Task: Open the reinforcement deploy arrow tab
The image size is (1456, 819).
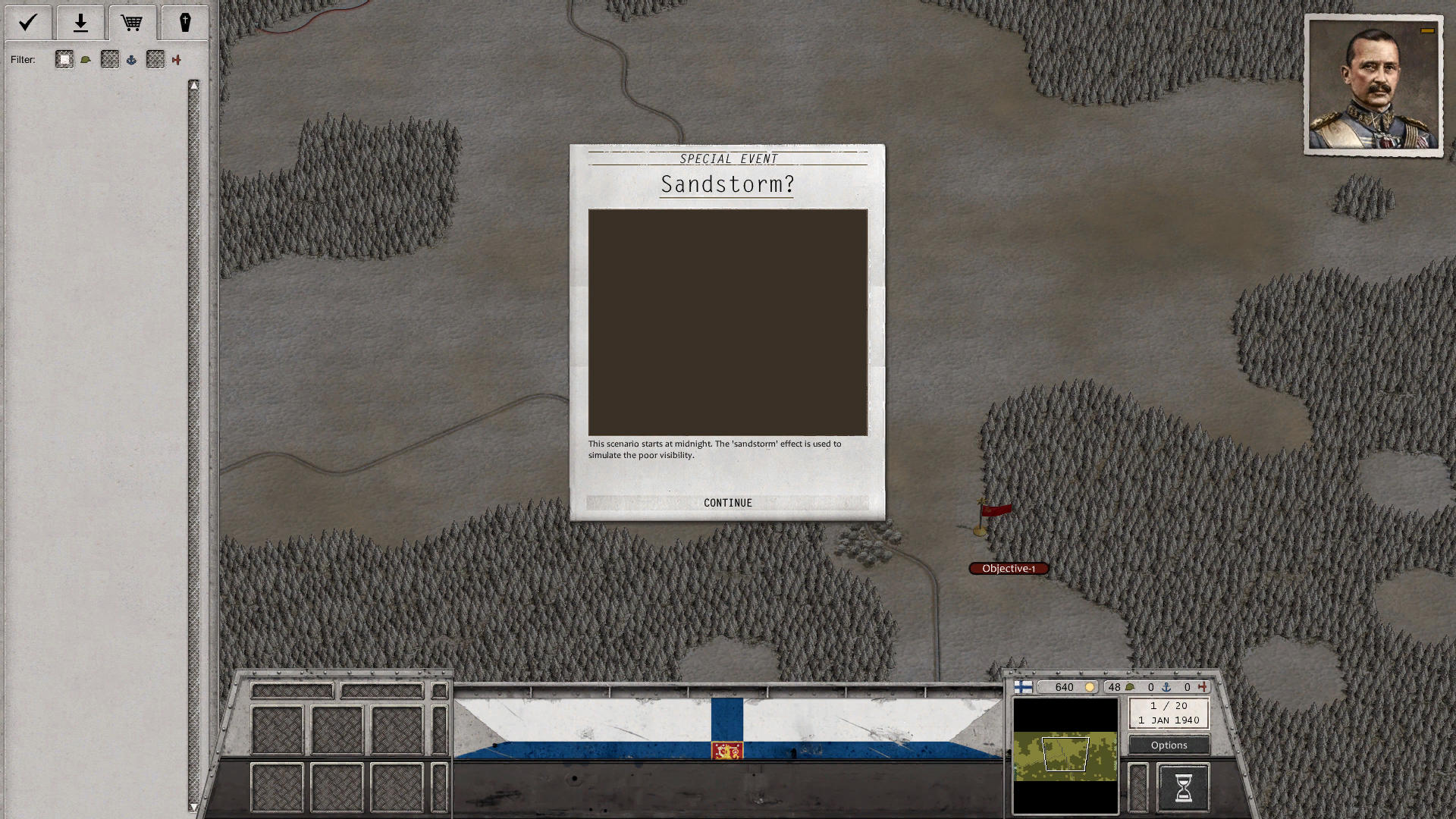Action: pyautogui.click(x=80, y=23)
